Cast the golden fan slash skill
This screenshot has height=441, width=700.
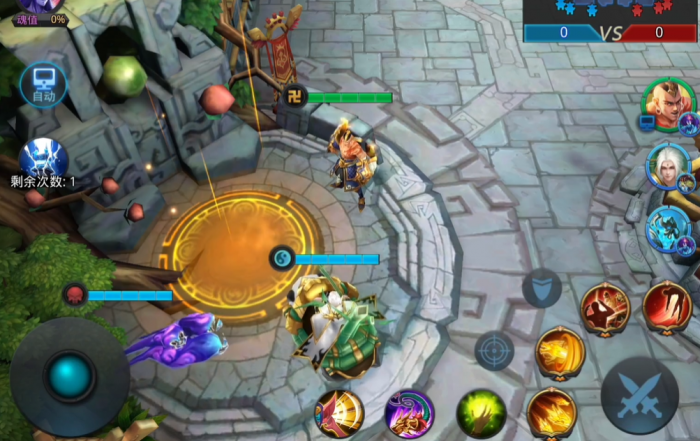[x=339, y=413]
